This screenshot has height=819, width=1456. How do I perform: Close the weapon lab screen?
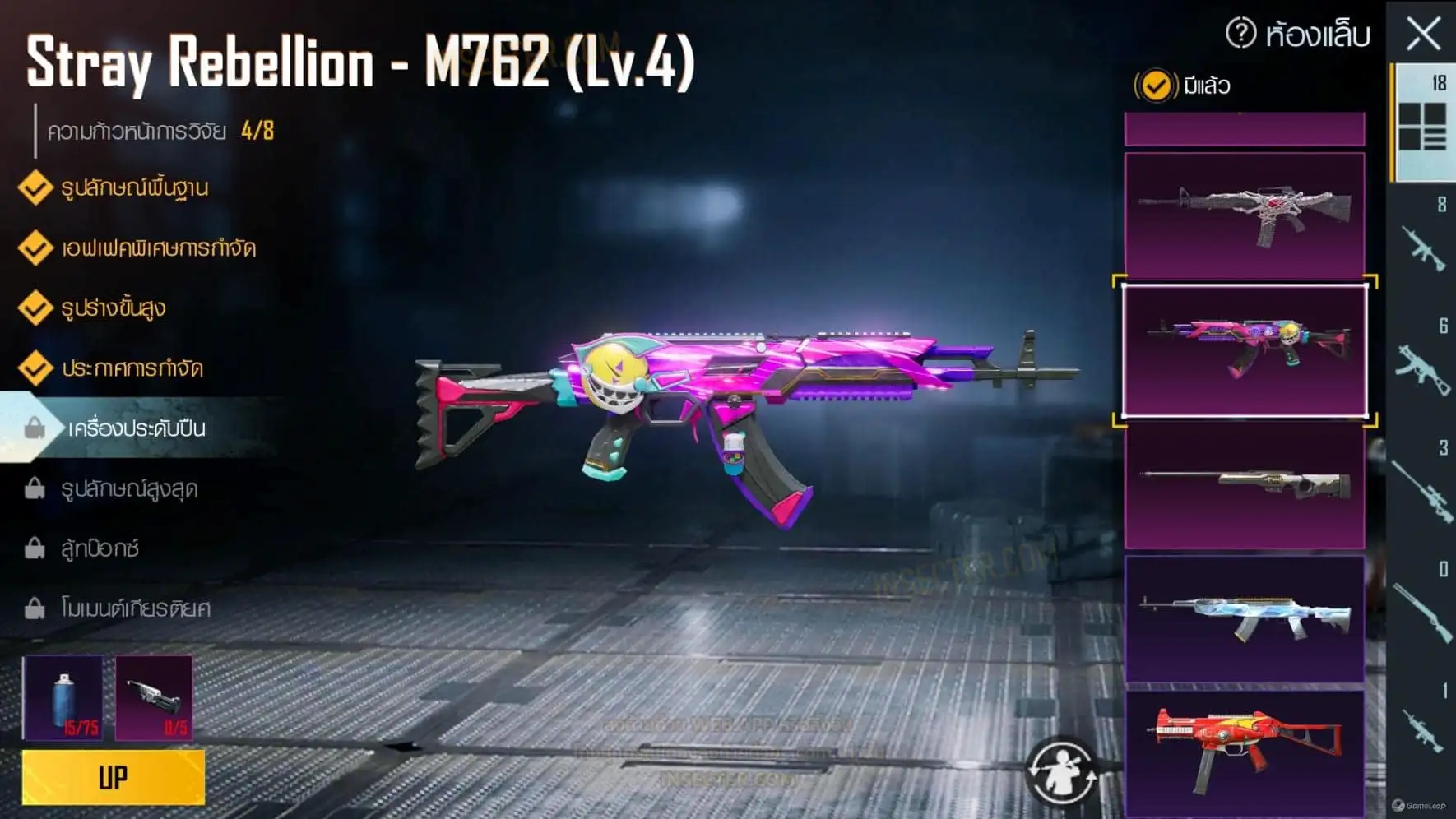[x=1423, y=35]
